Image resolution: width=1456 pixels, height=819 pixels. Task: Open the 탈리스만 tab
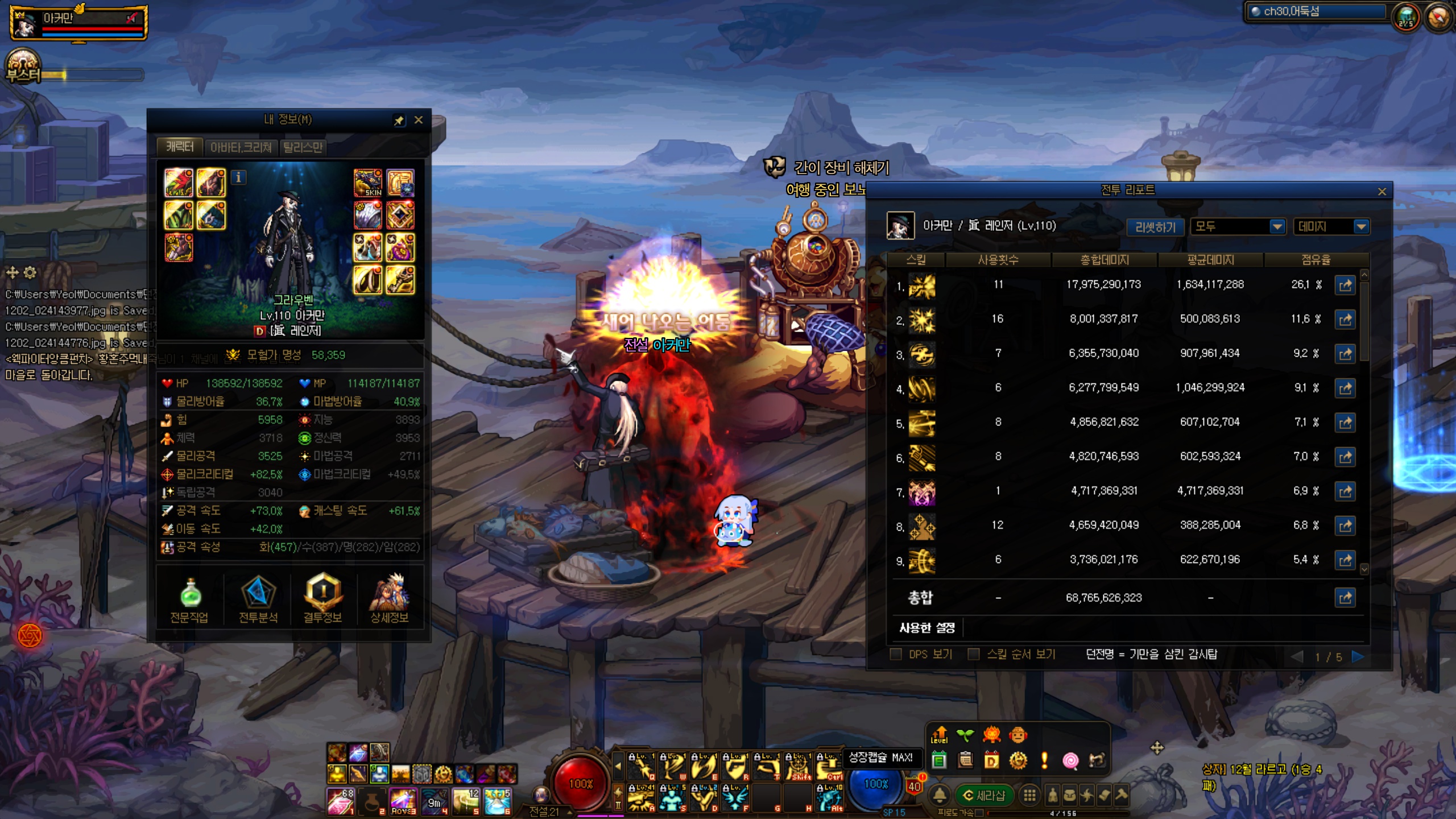(x=303, y=147)
